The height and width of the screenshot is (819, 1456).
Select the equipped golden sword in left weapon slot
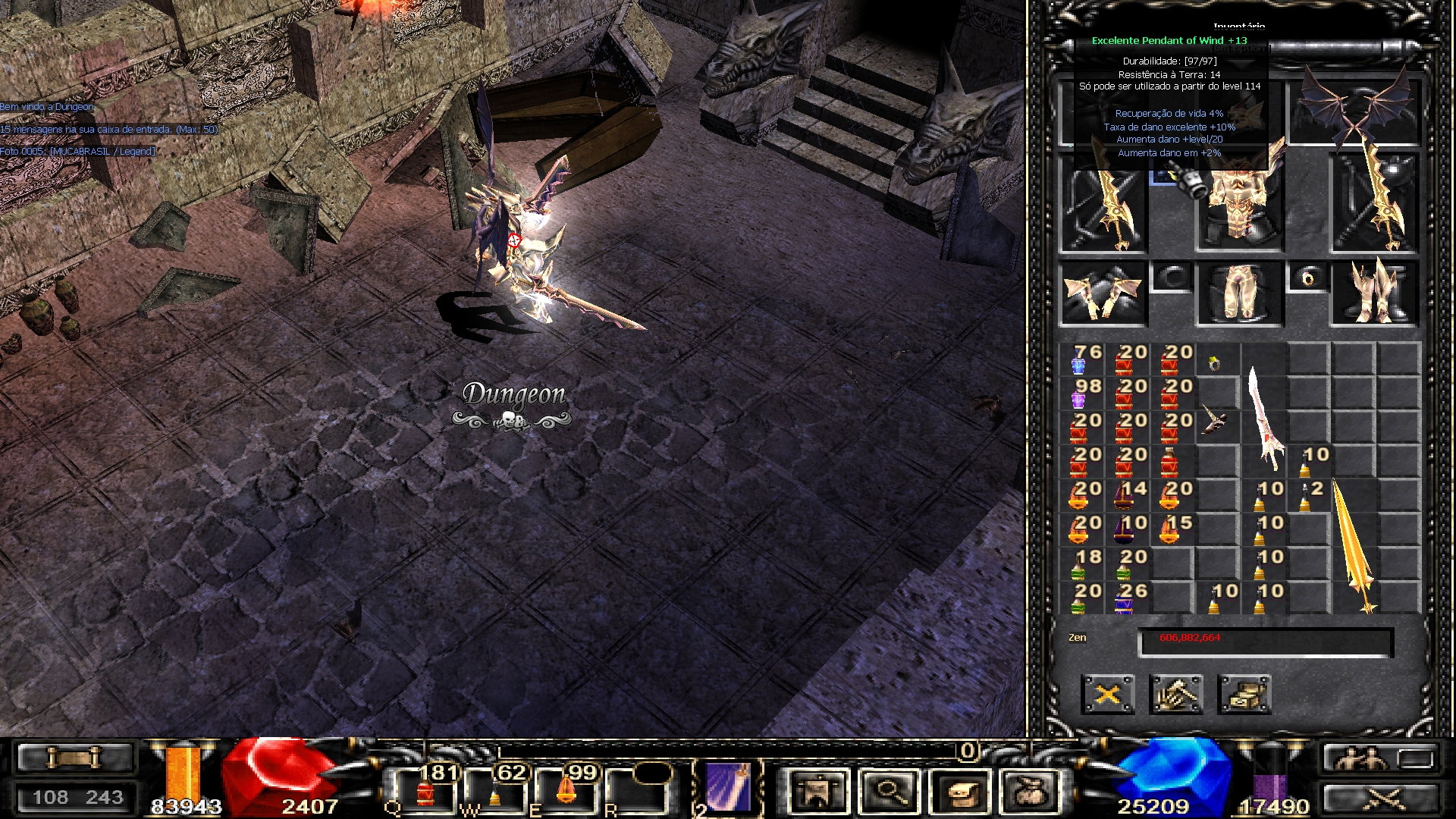click(1103, 205)
